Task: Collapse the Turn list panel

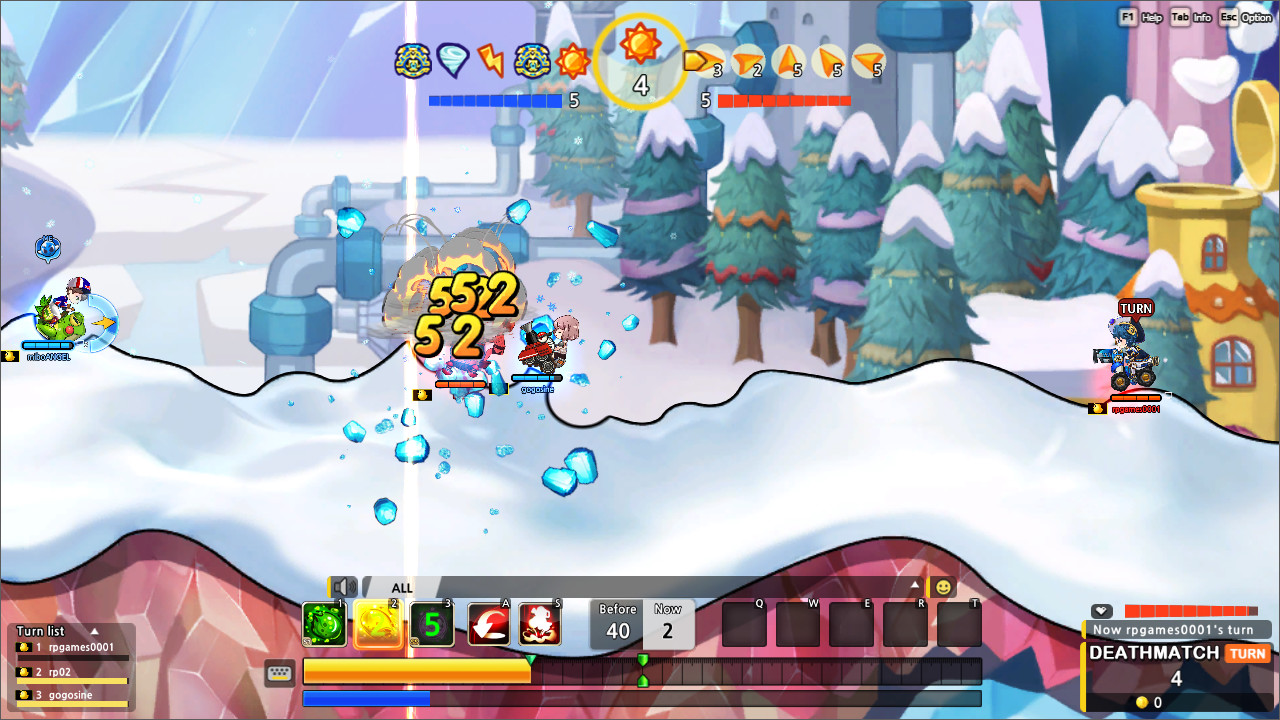Action: [96, 631]
